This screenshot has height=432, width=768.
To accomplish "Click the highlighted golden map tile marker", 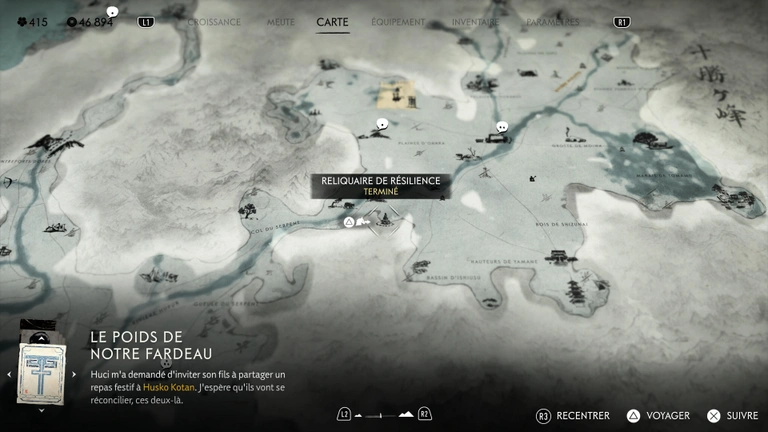I will (x=396, y=95).
